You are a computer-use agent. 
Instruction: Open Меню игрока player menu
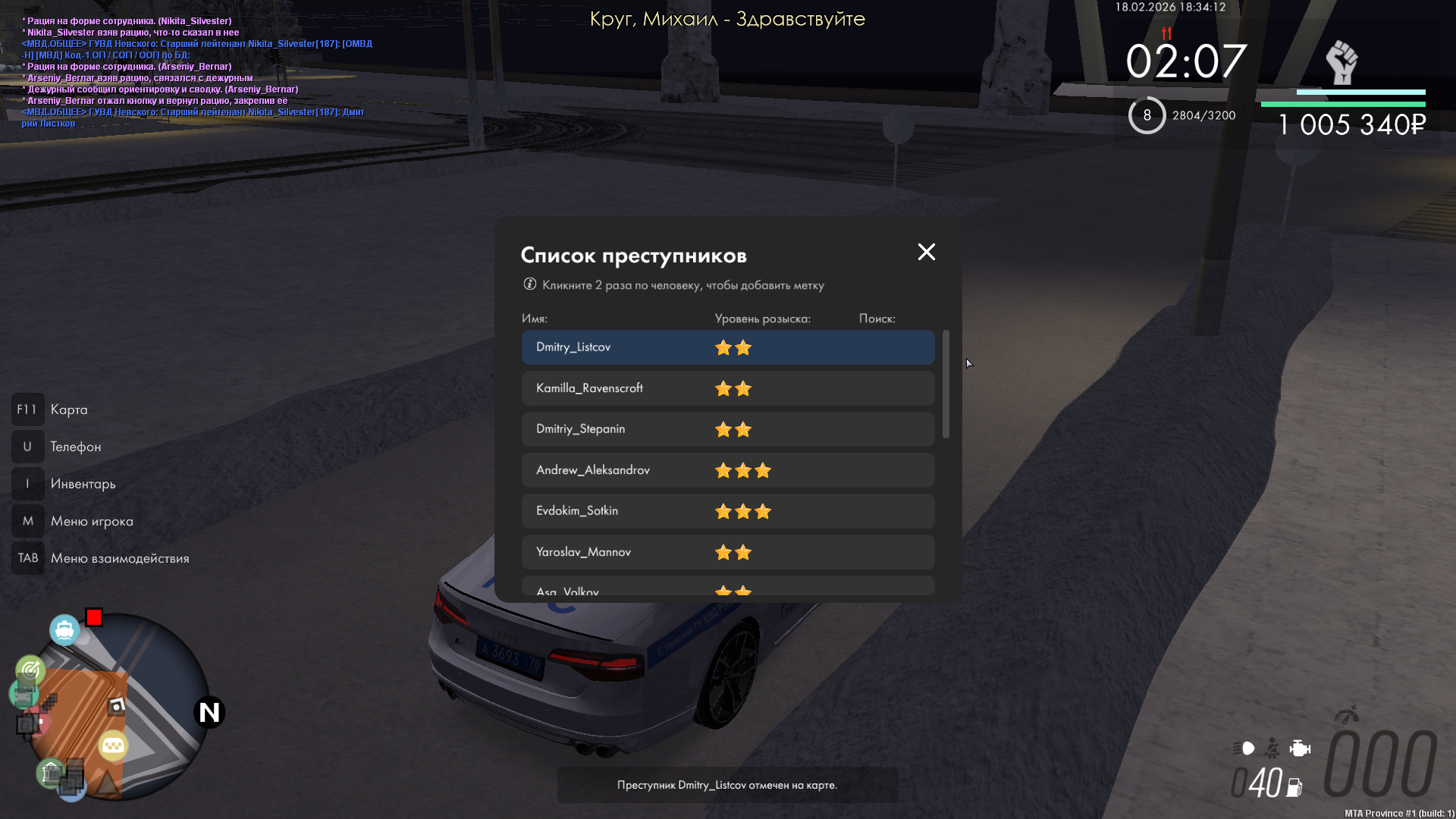(91, 521)
